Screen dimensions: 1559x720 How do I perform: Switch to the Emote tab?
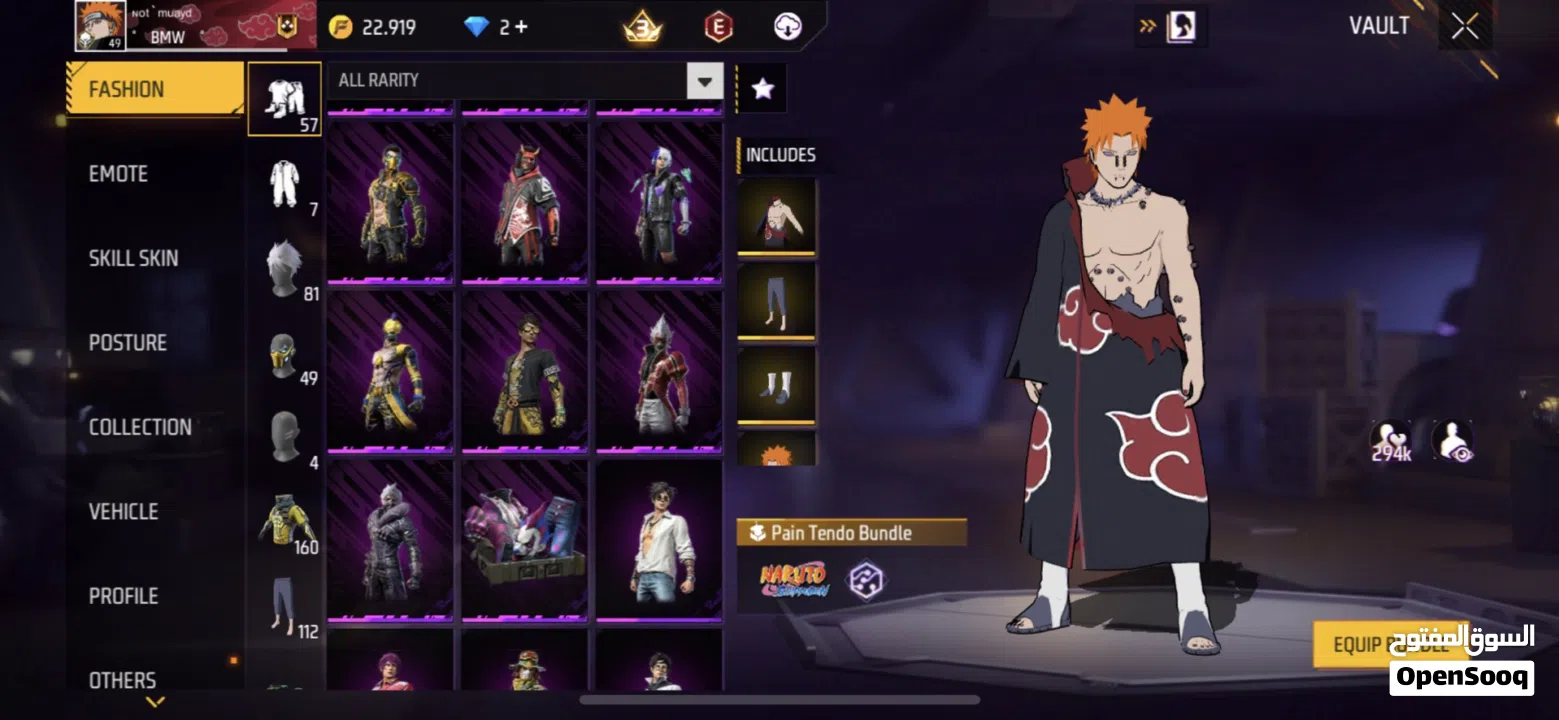click(x=118, y=174)
